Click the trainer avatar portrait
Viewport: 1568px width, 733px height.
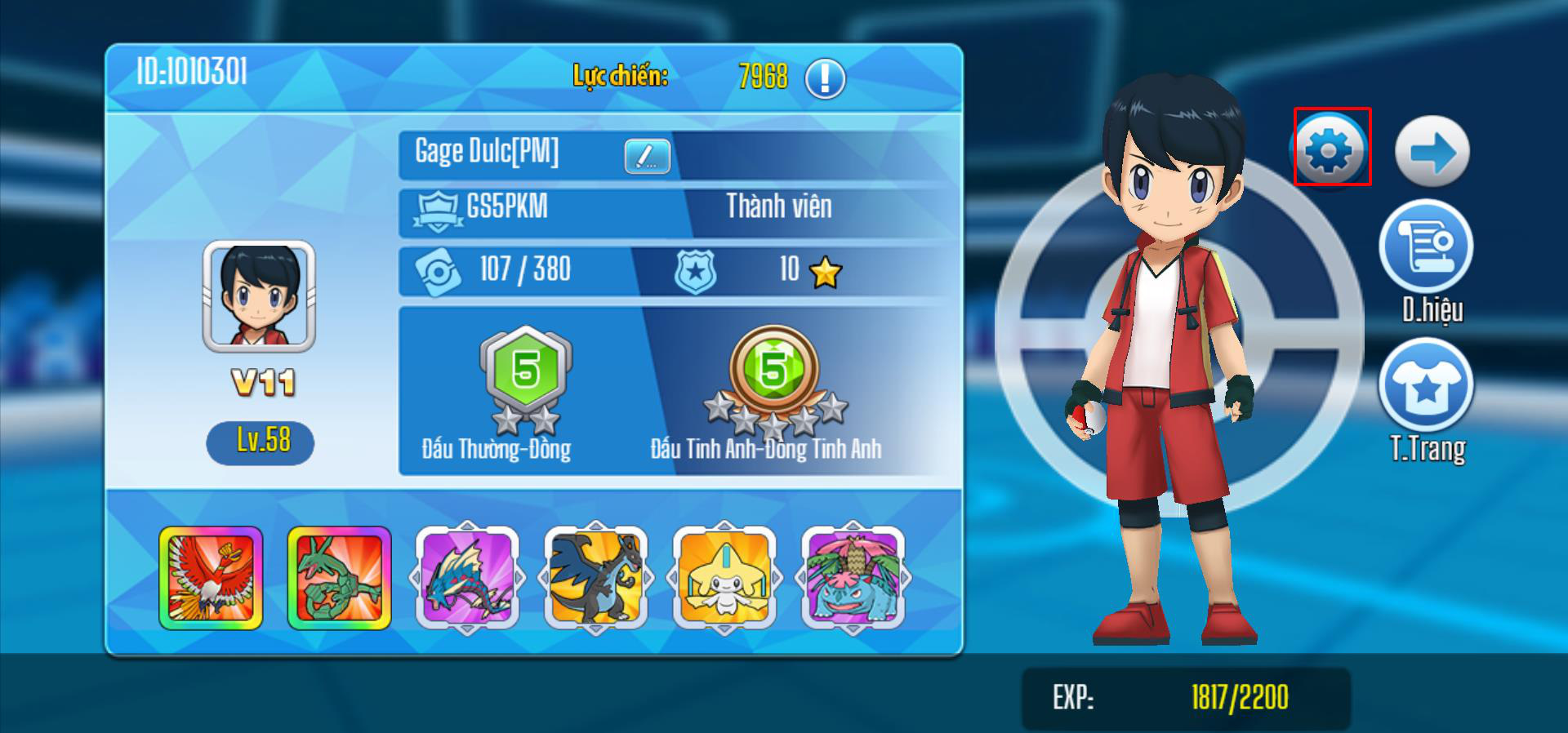pos(259,295)
